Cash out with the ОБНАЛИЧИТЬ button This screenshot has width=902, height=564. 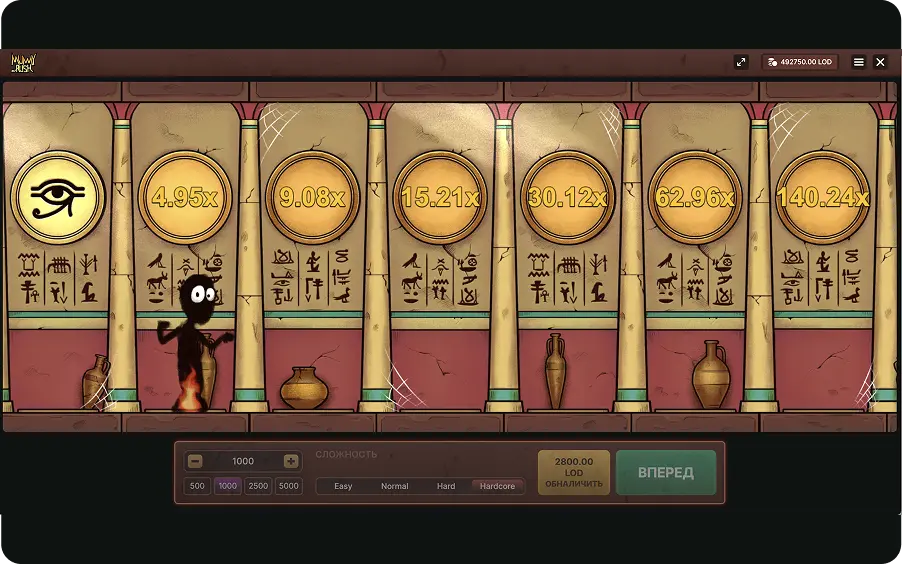[574, 472]
